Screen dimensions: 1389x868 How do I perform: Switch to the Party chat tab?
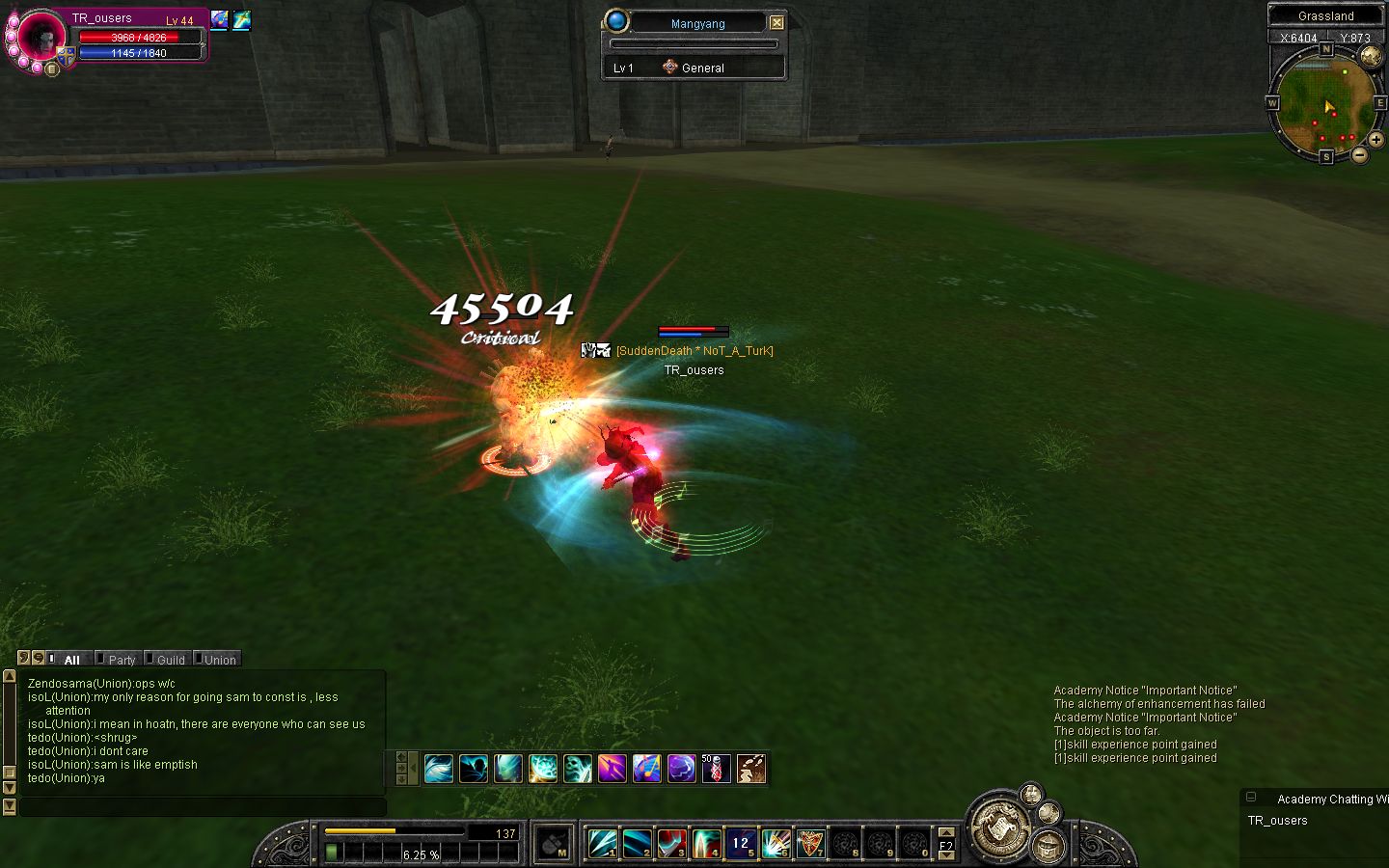(121, 660)
